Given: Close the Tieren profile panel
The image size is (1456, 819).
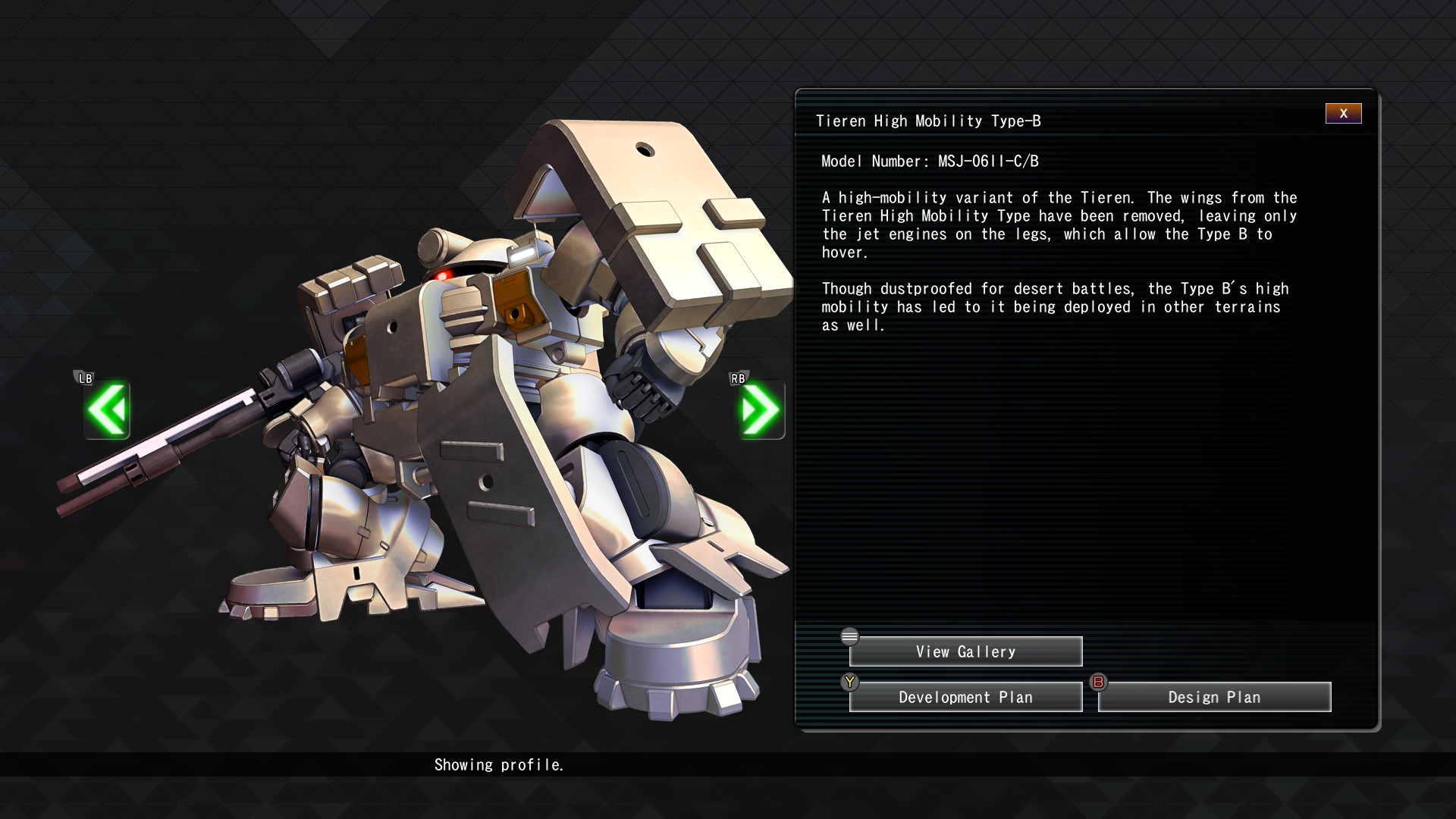Looking at the screenshot, I should pos(1343,114).
